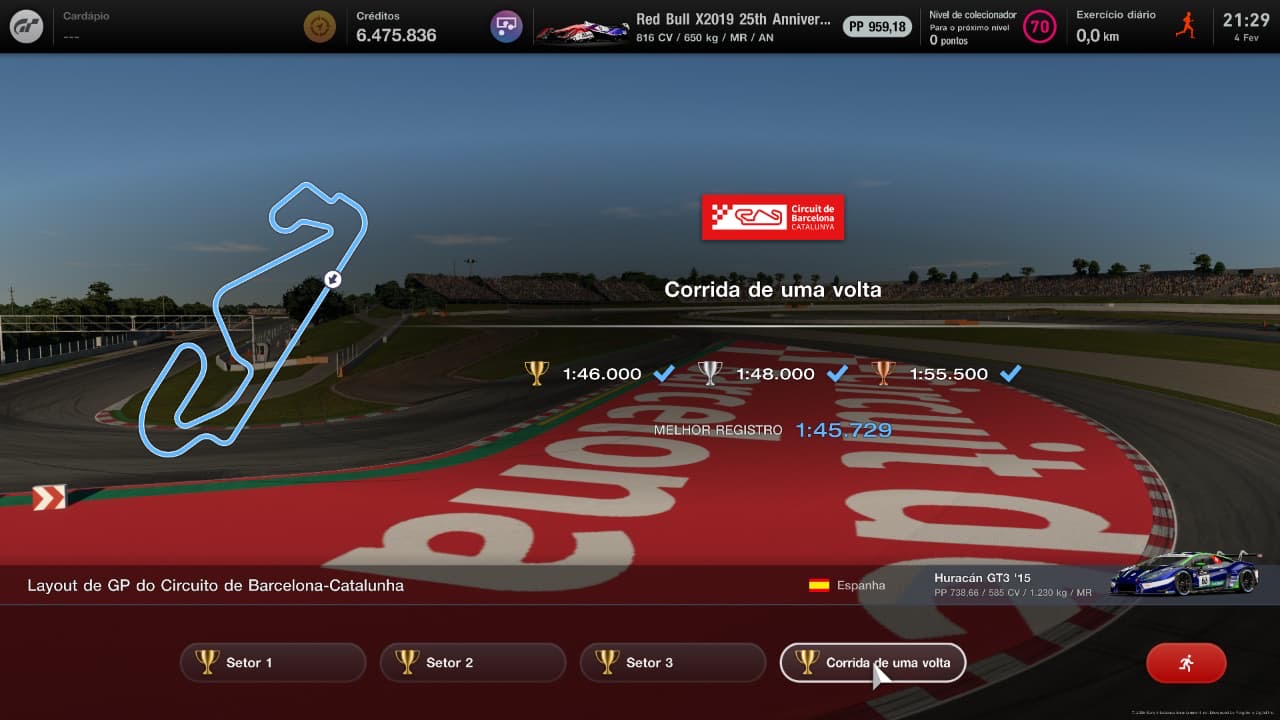Open the Corrida de uma volta challenge
Screen dimensions: 1280x720
click(872, 662)
